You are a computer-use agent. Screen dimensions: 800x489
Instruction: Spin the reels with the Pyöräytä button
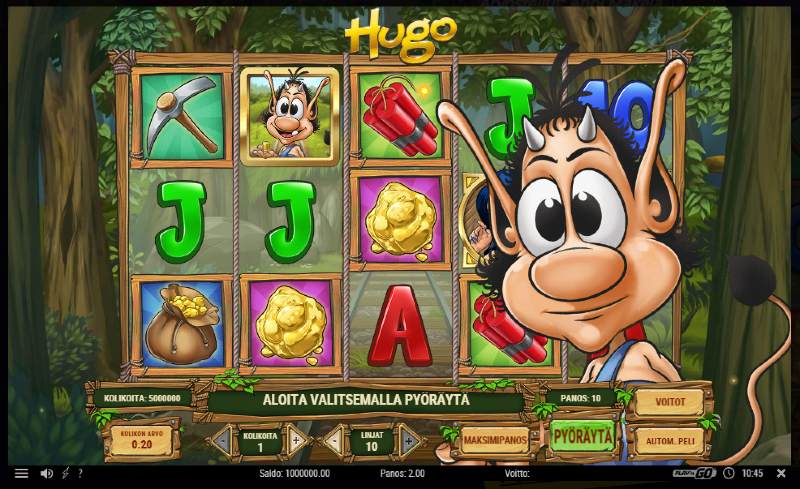(x=581, y=437)
